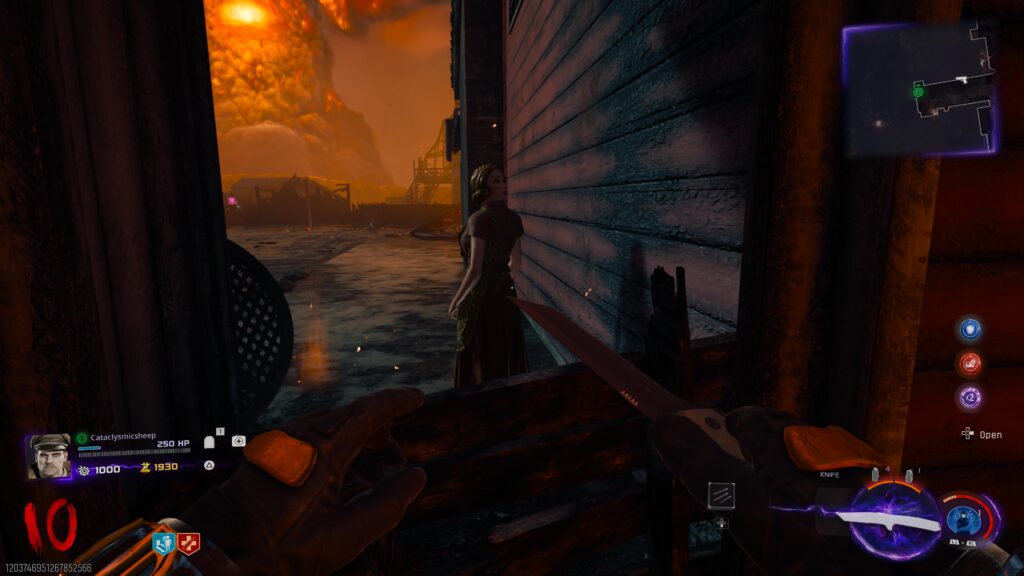This screenshot has width=1024, height=576.
Task: Click the armor plate medkit icon
Action: point(238,441)
